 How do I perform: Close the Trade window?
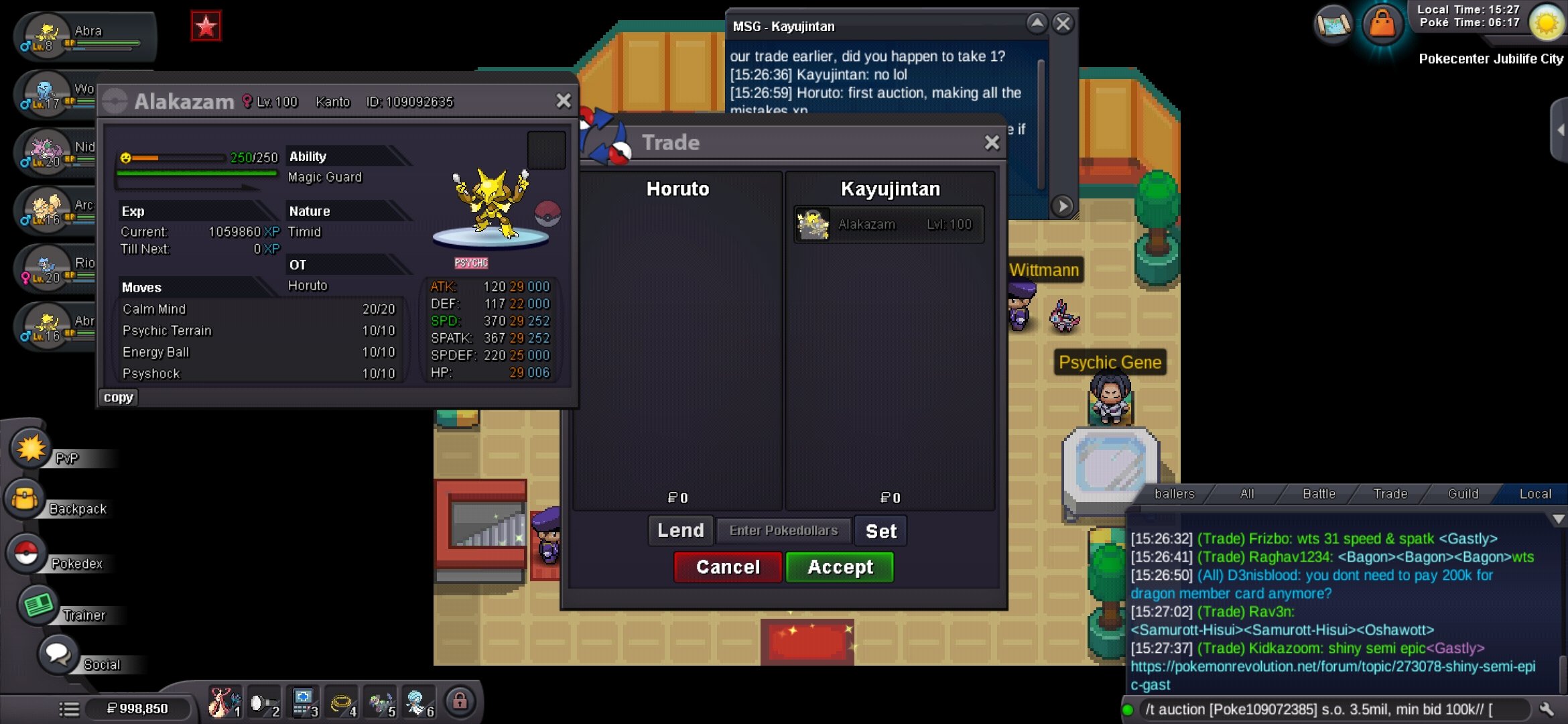pyautogui.click(x=992, y=143)
